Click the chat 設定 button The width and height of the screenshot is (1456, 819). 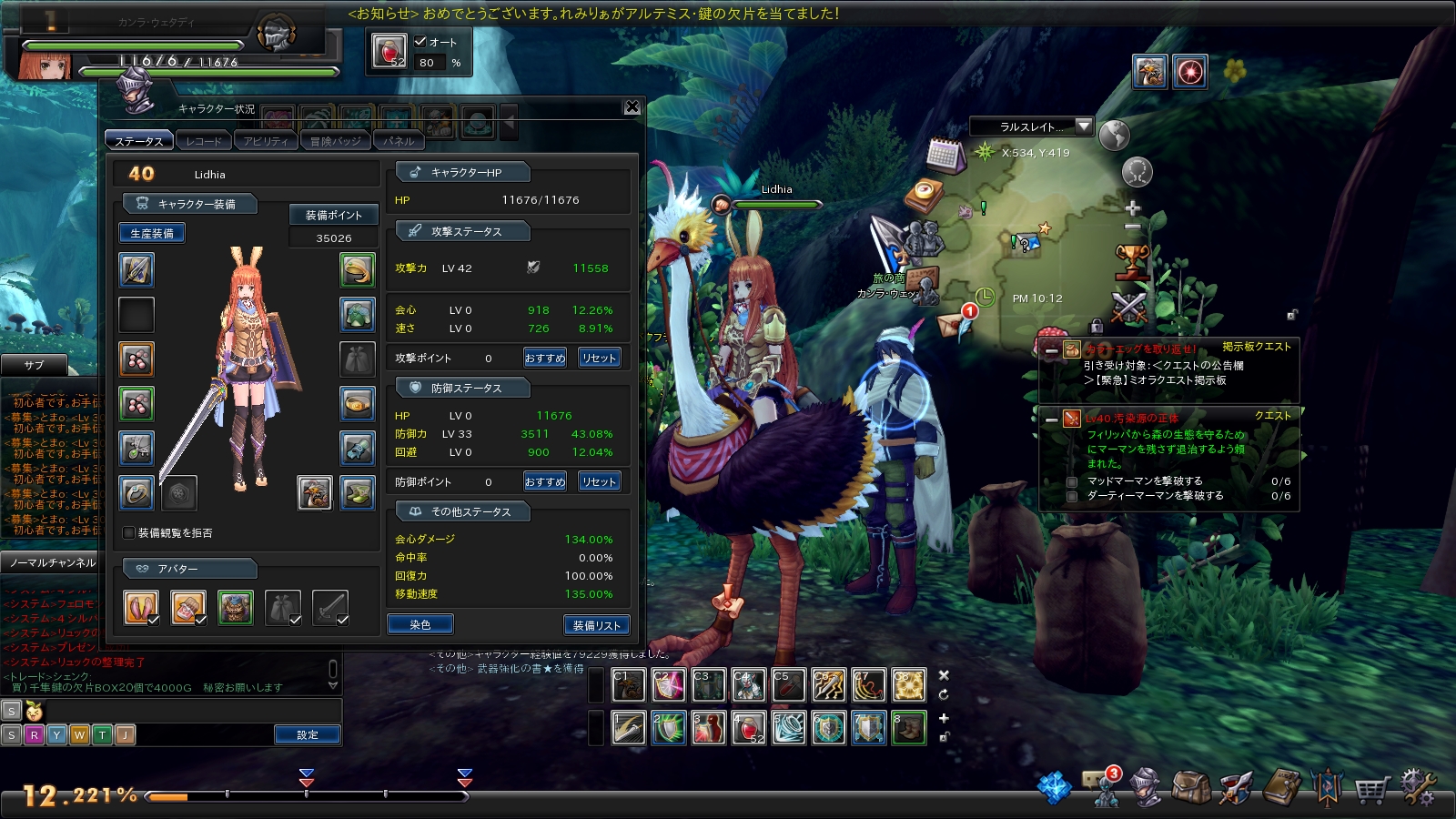[x=308, y=734]
